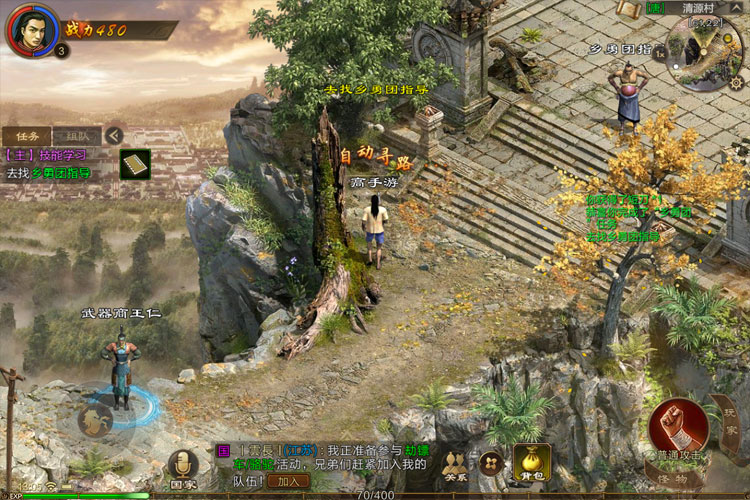Activate the 国家 microphone voice button
750x500 pixels.
[x=182, y=465]
